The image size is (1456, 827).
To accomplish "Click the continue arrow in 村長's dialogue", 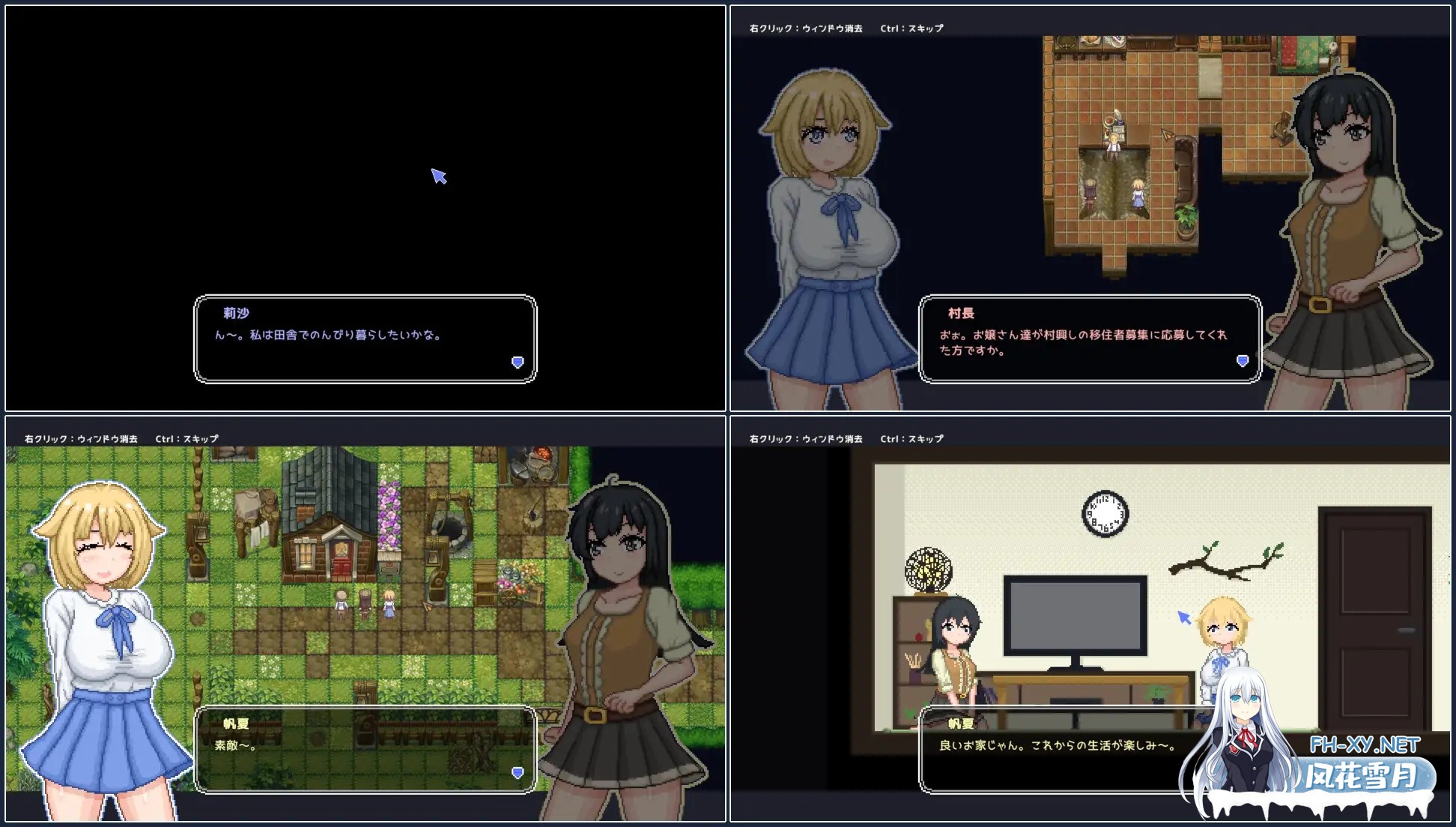I will (x=1242, y=362).
